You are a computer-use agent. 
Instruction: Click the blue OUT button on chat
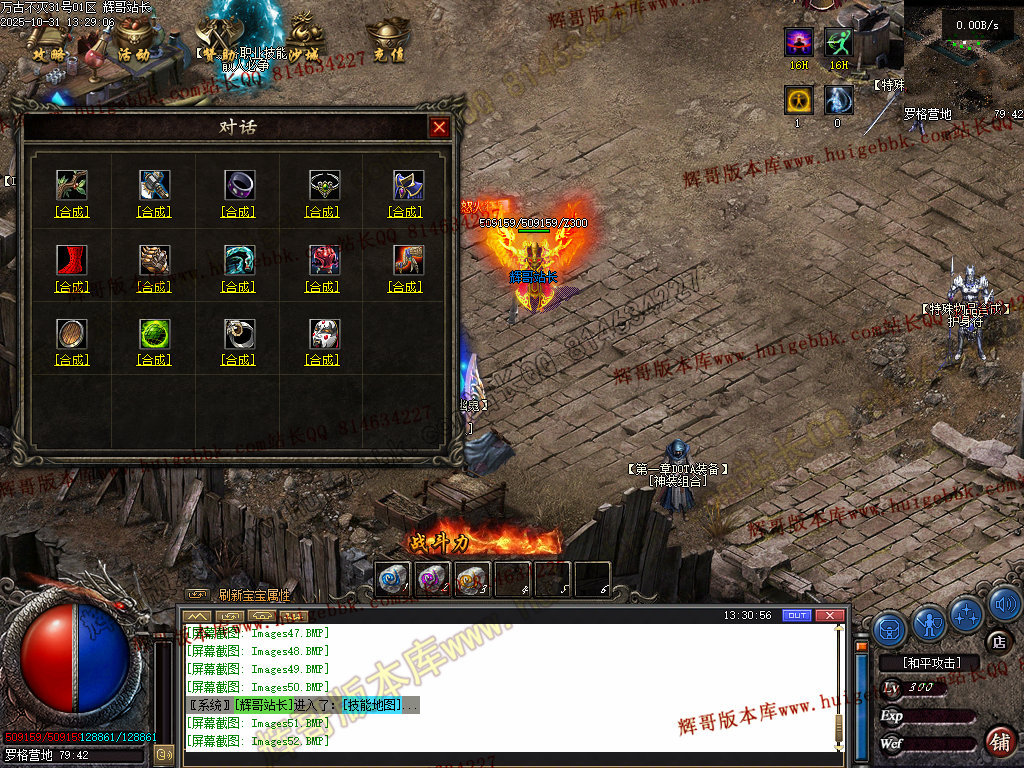click(x=796, y=615)
